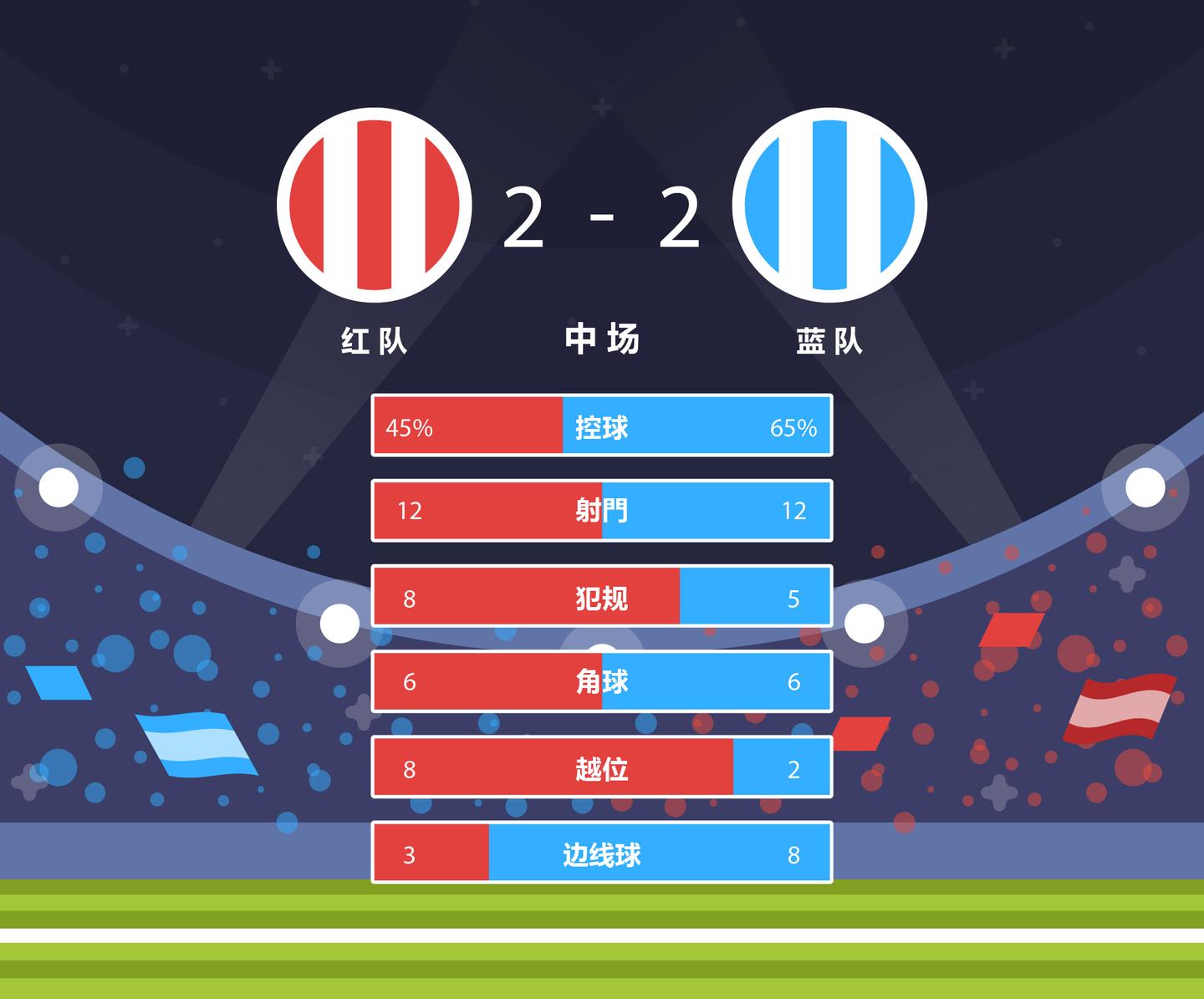Screen dimensions: 1204x999
Task: Open the 控球 possession stat row
Action: pos(602,426)
